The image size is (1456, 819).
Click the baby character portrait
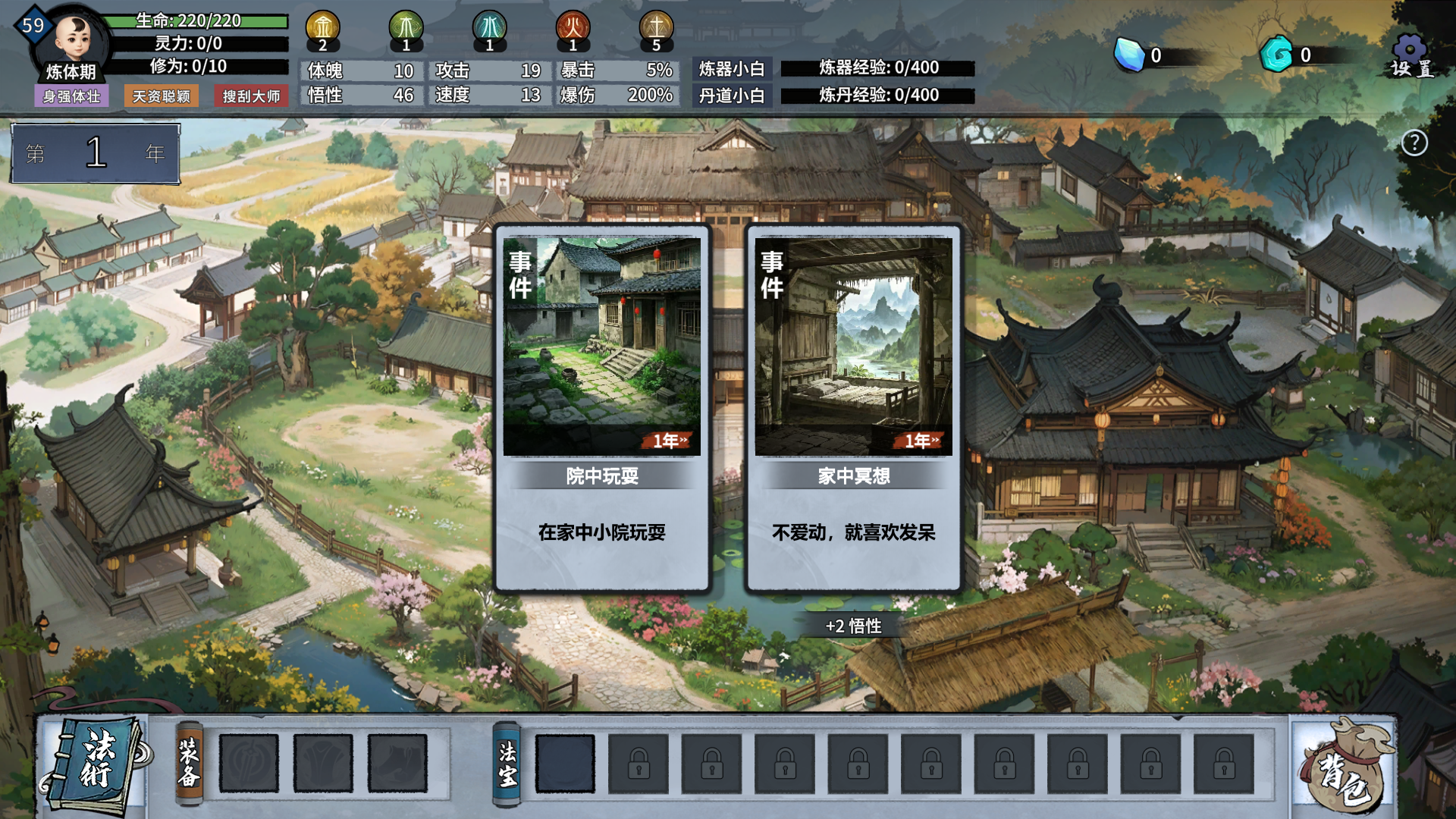(74, 38)
